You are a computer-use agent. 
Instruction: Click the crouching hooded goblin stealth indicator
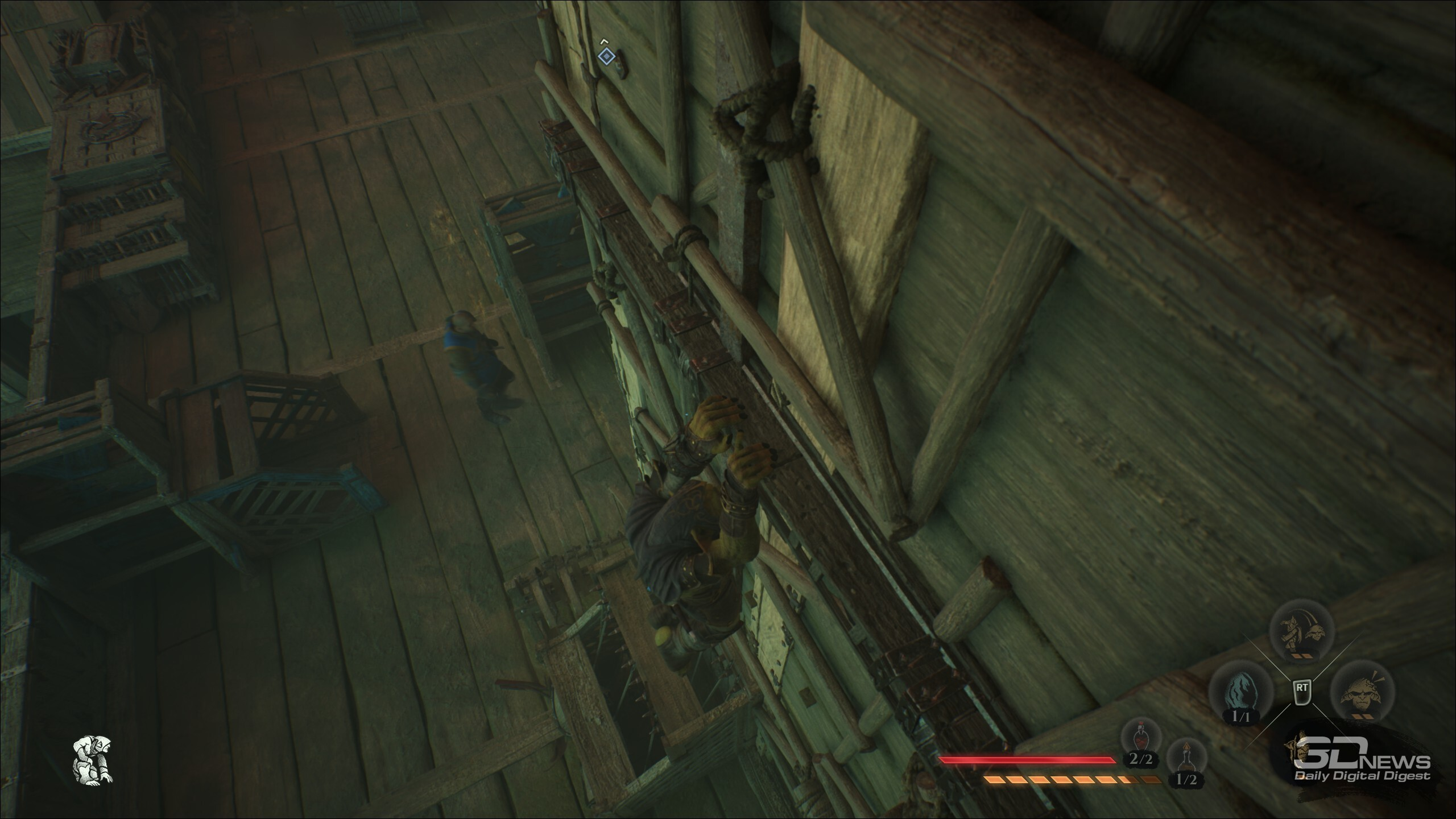(93, 760)
